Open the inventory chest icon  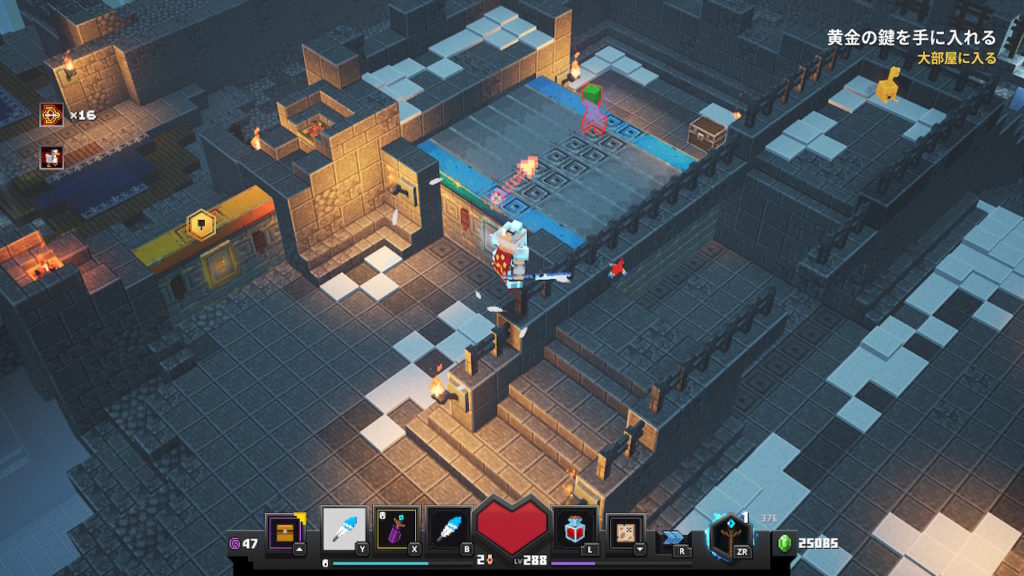point(284,530)
